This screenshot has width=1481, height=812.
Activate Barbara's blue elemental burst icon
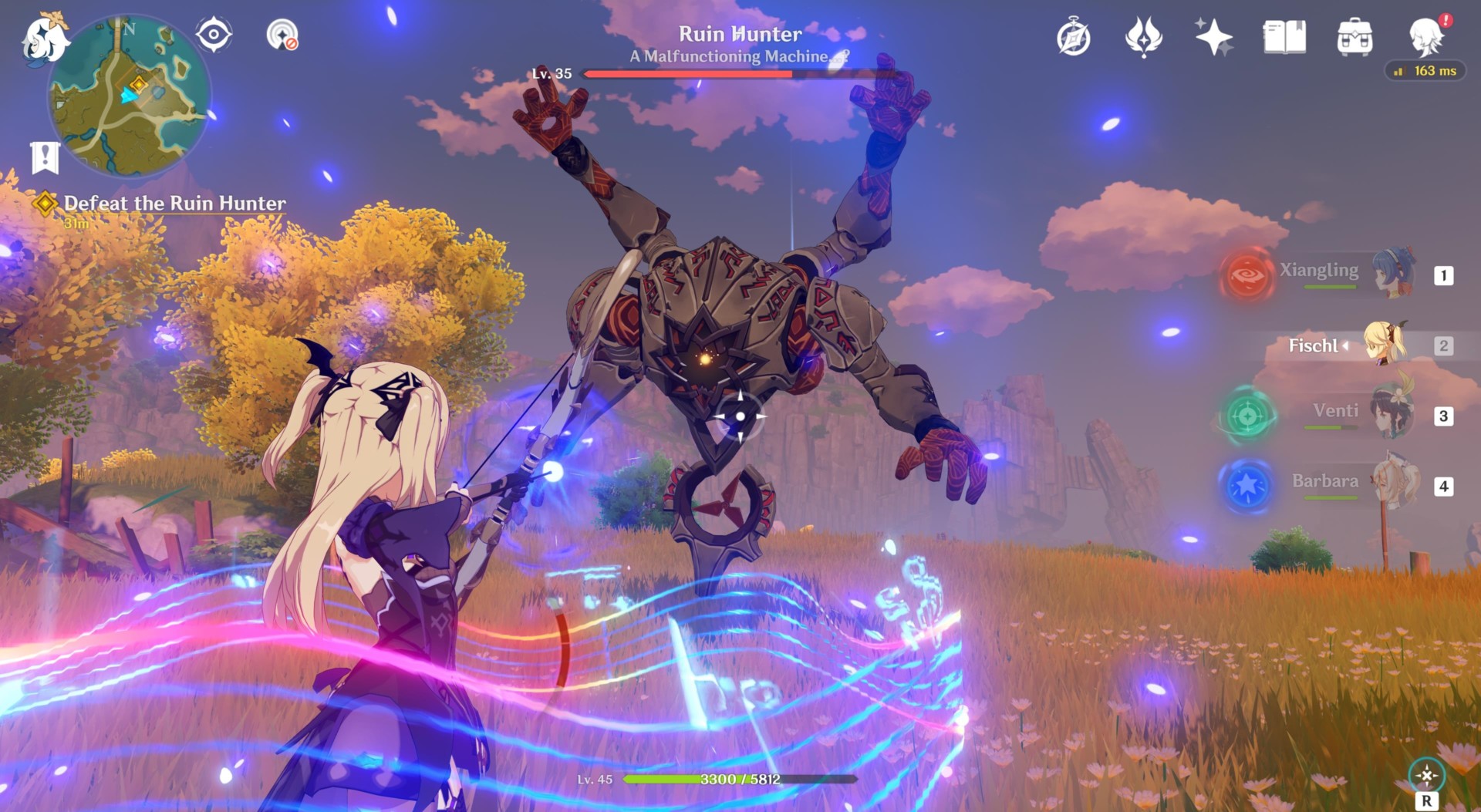click(x=1247, y=486)
